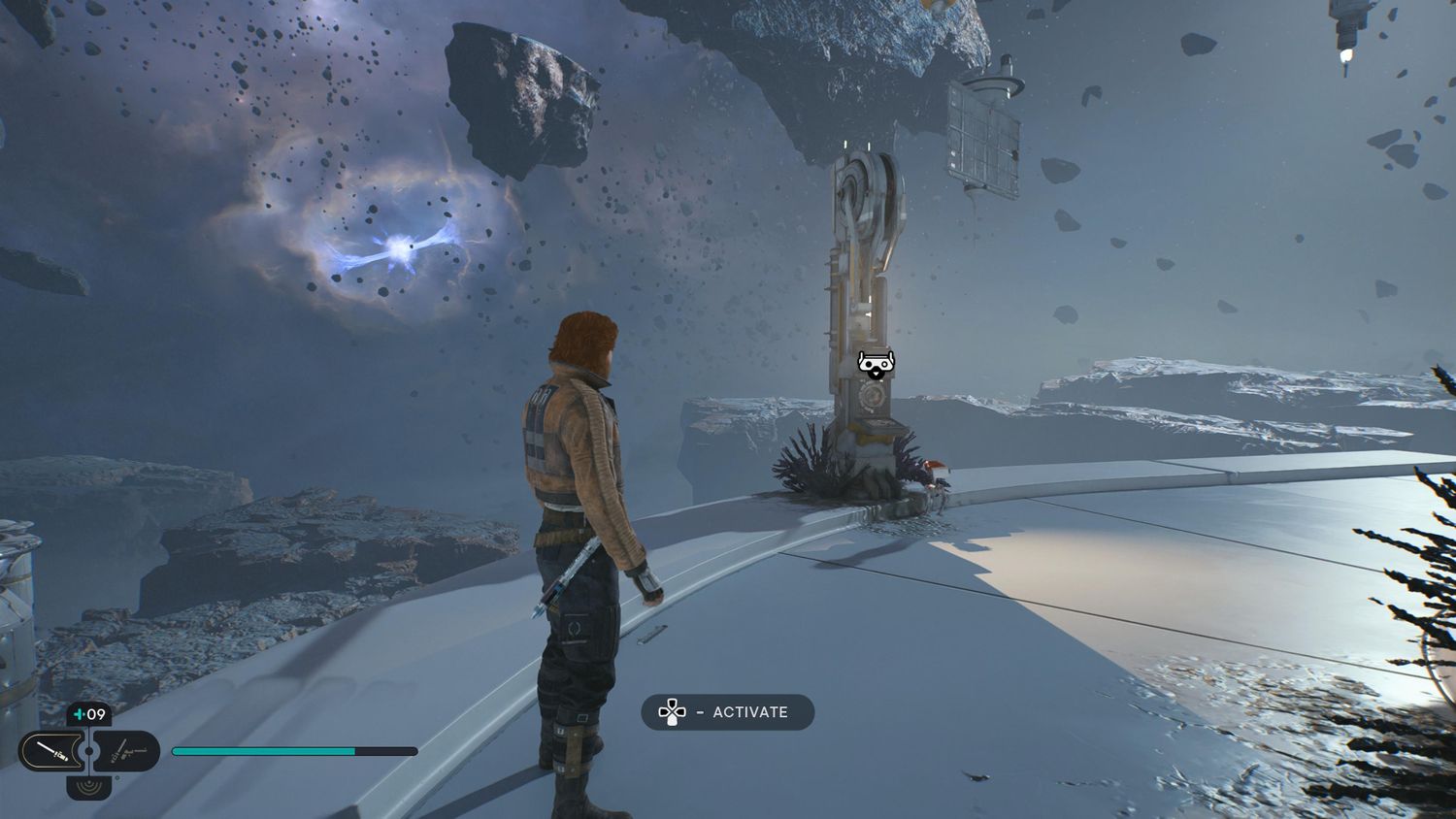This screenshot has width=1456, height=819.
Task: Activate the signal waves scan slot
Action: [x=89, y=786]
